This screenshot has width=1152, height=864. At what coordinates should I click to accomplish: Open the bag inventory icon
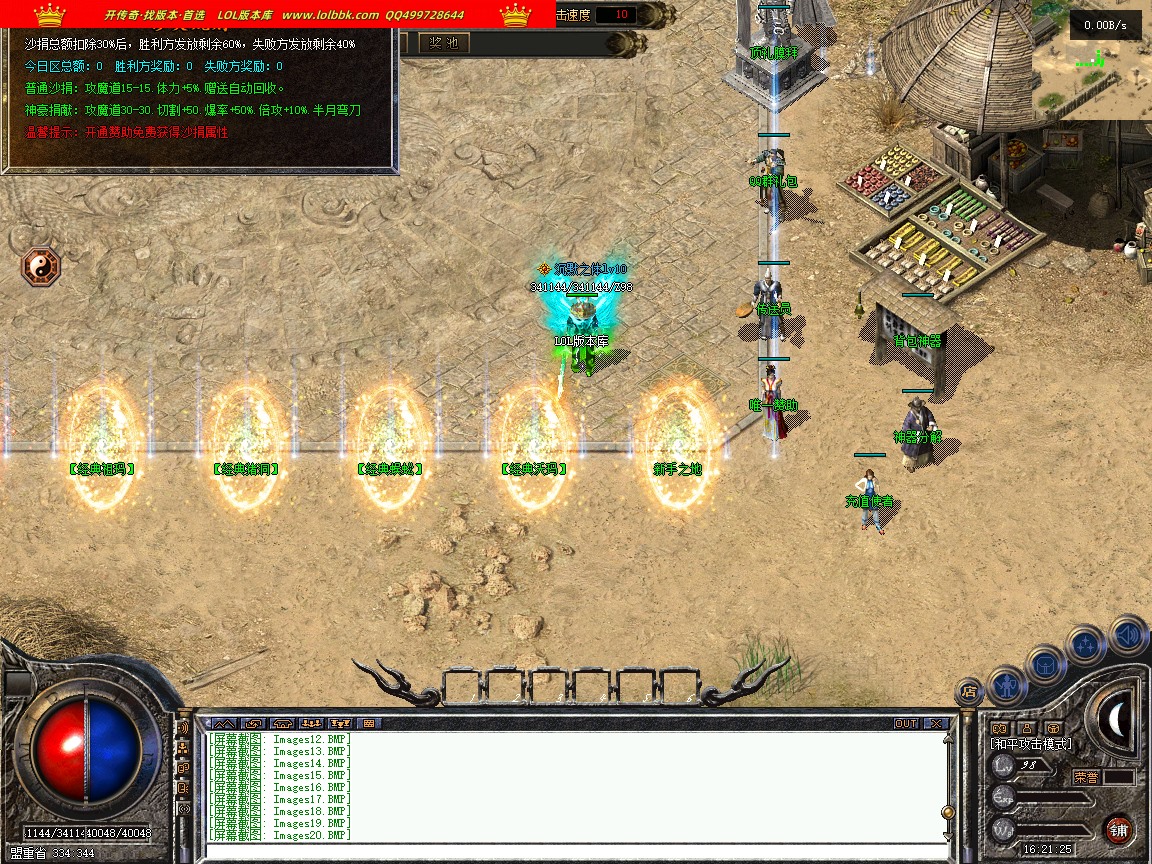pyautogui.click(x=1045, y=663)
